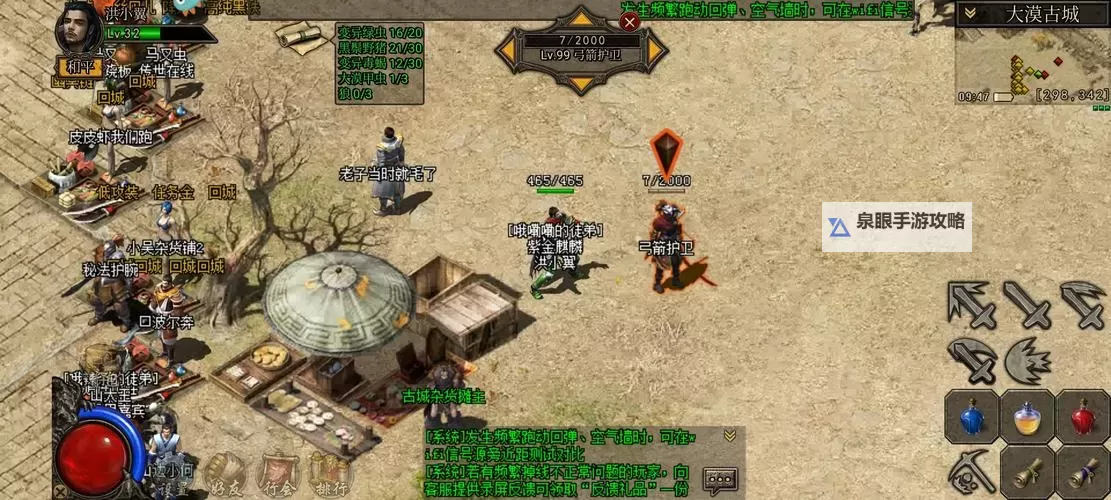Select the 变异绿虫 16/20 quest tracker entry
This screenshot has height=500, width=1111.
tap(379, 32)
